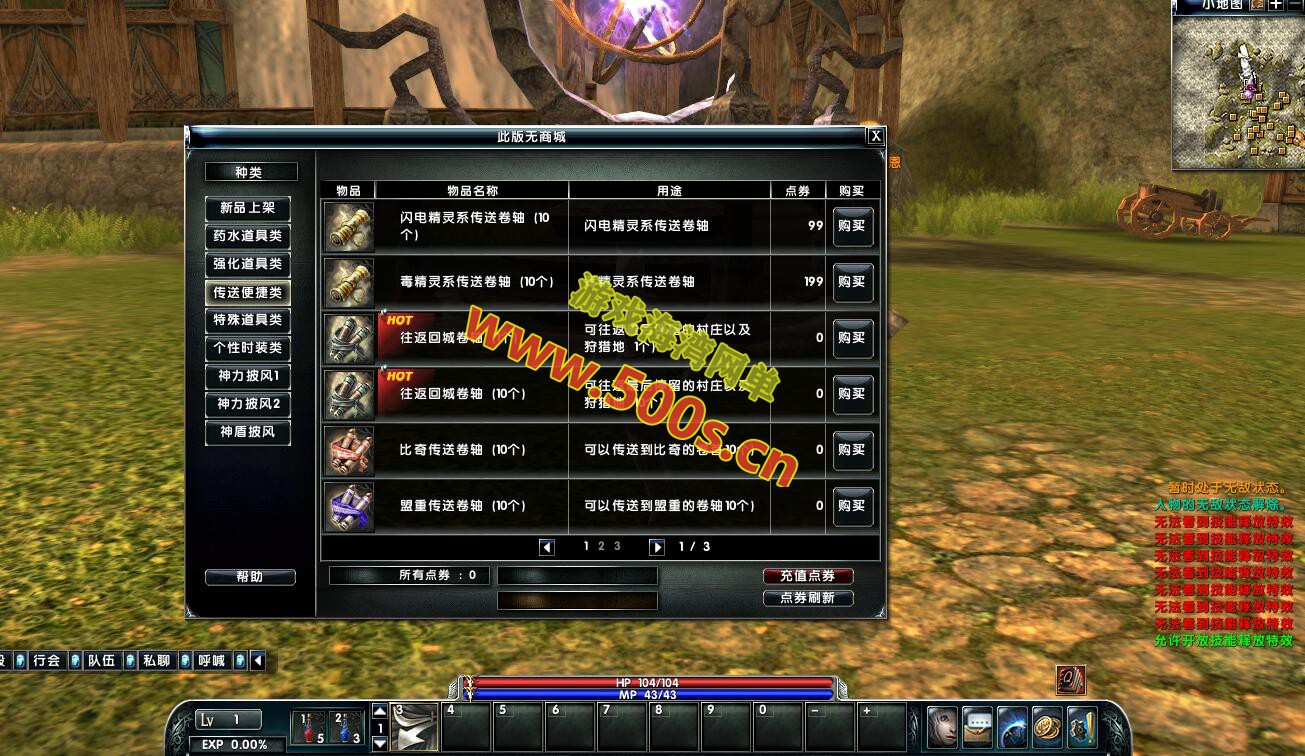Select the 个性时装类 category in the shop

tap(246, 349)
